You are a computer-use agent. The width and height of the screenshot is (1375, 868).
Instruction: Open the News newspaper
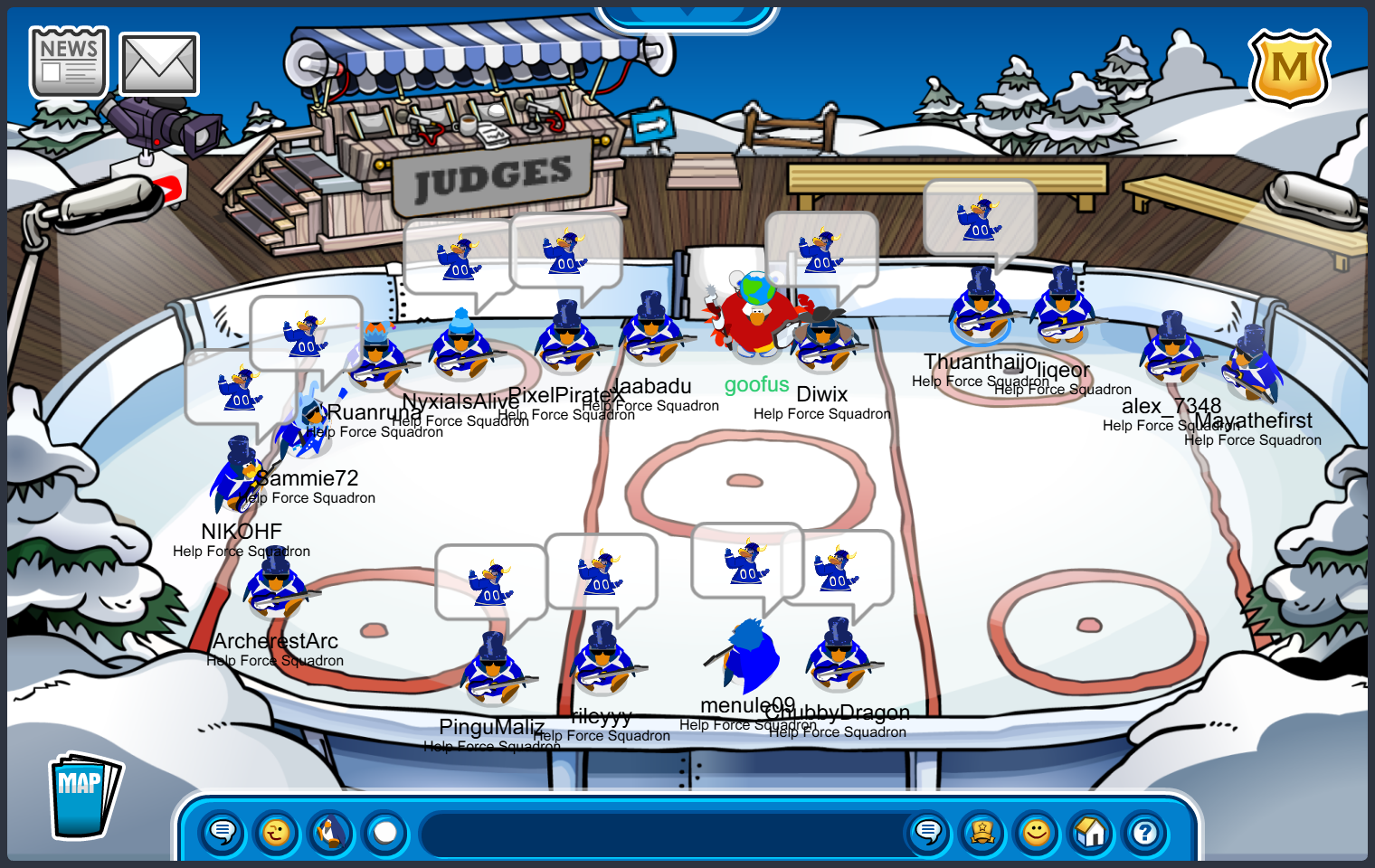(69, 62)
